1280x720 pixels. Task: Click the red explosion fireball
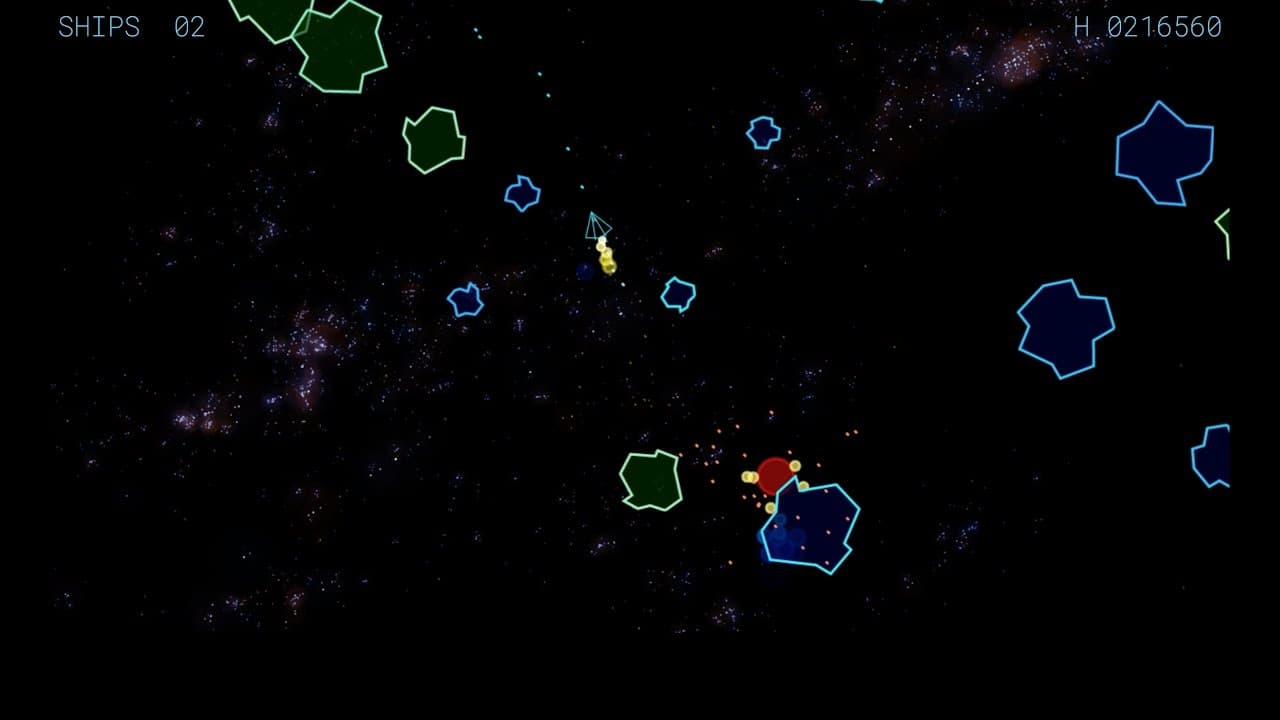tap(775, 475)
